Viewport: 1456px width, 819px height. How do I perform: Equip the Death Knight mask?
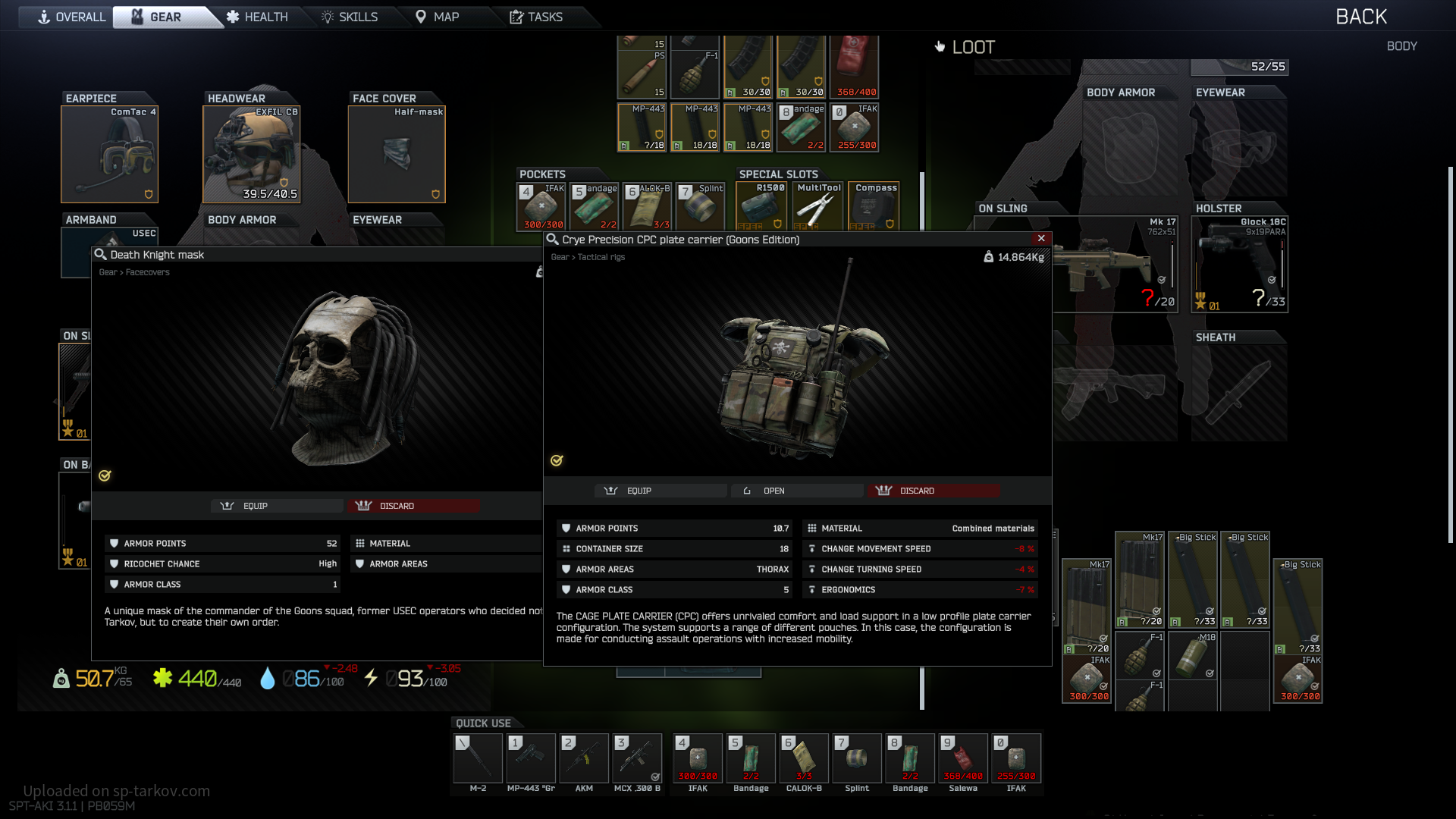pyautogui.click(x=276, y=506)
